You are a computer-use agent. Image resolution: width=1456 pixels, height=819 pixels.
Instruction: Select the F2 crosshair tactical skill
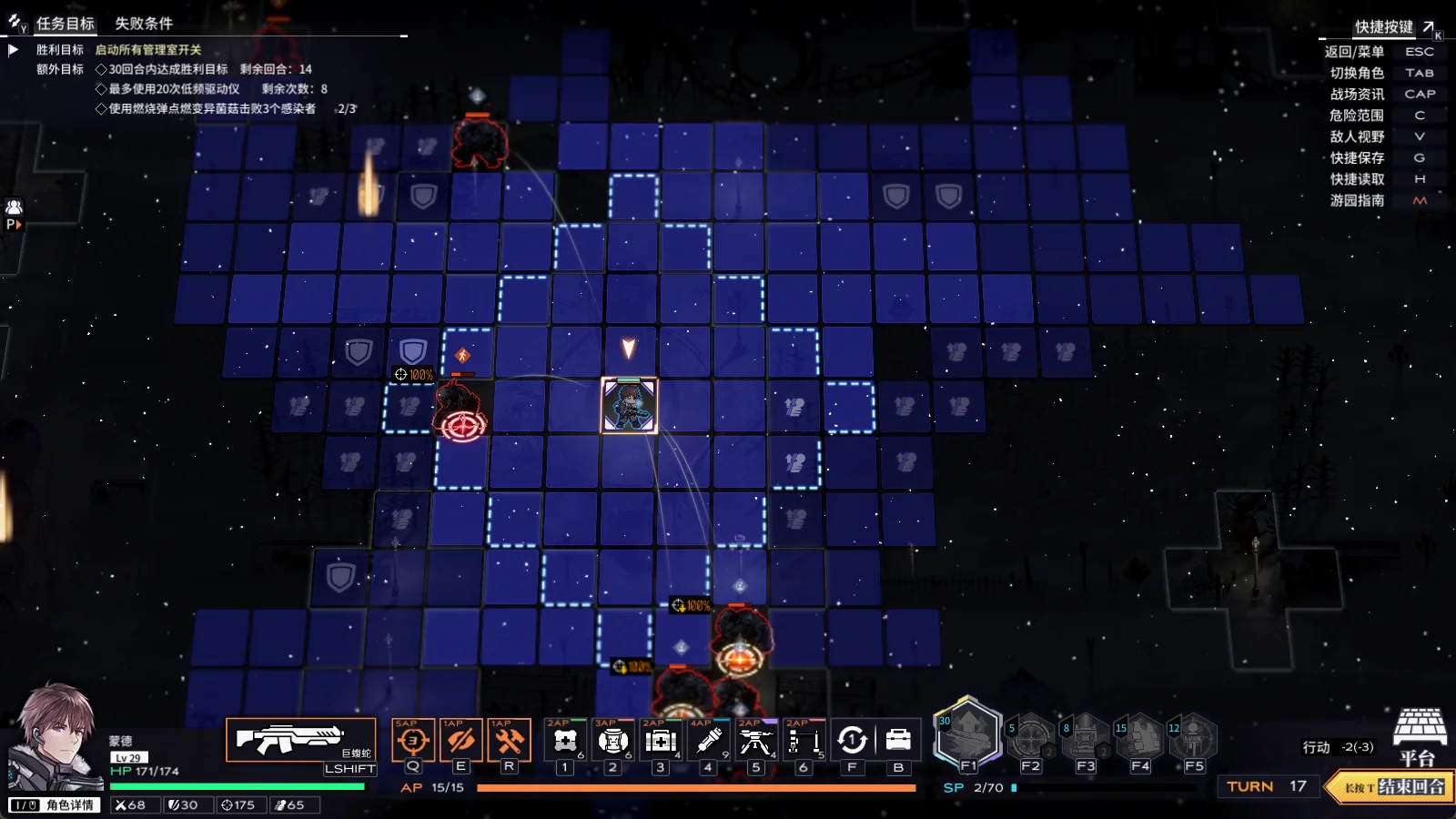coord(1030,739)
